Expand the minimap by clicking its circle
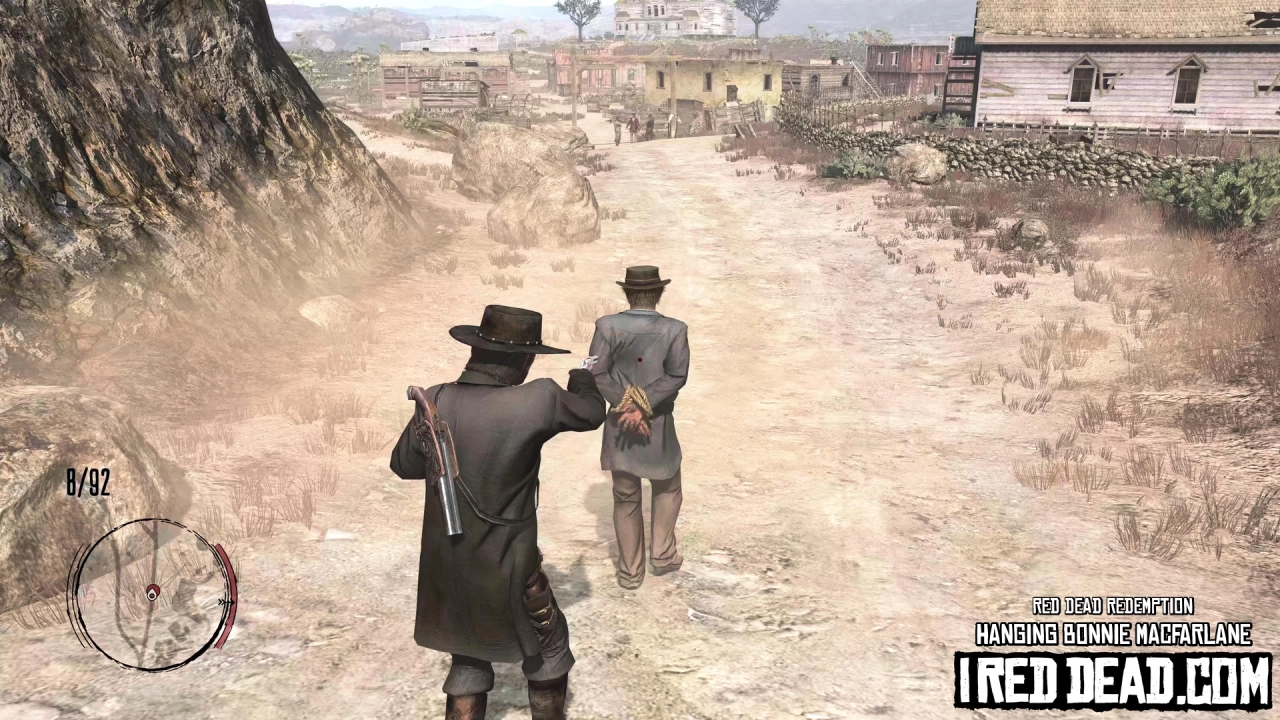 click(x=152, y=593)
